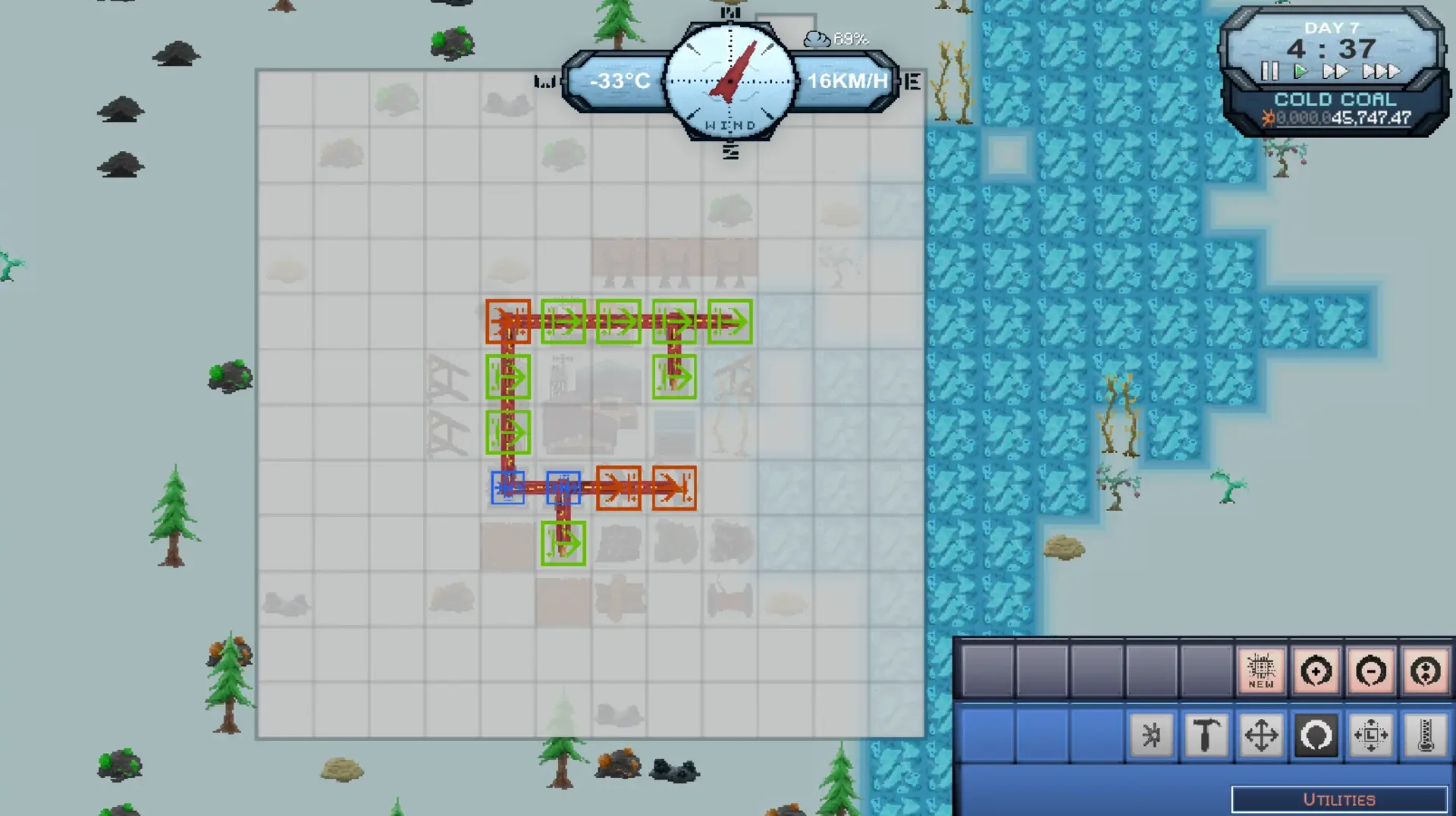
Task: Select the snowflake tool in the utilities bar
Action: click(x=1150, y=734)
